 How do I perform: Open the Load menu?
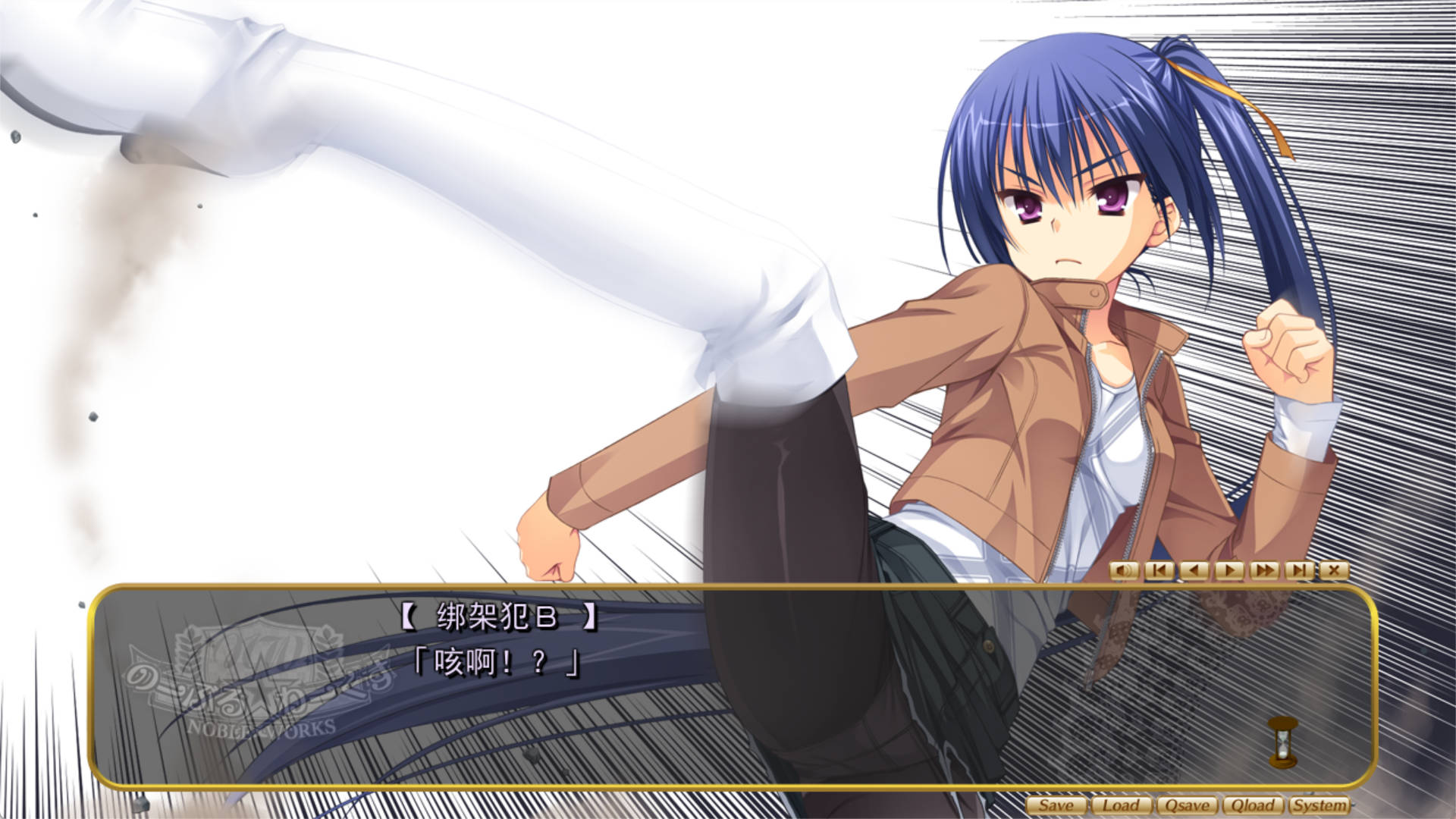1121,806
